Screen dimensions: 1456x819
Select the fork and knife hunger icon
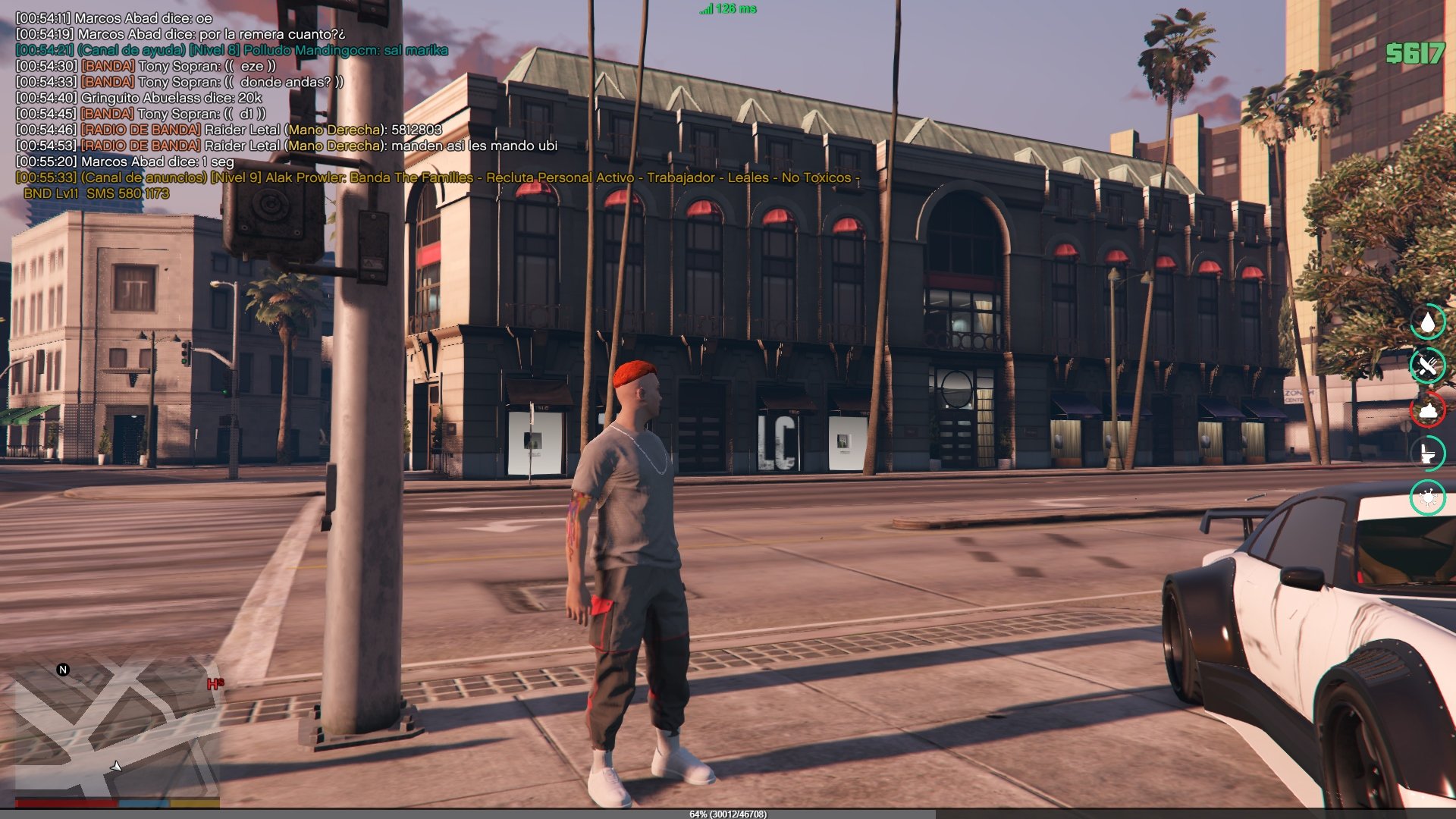[x=1427, y=366]
